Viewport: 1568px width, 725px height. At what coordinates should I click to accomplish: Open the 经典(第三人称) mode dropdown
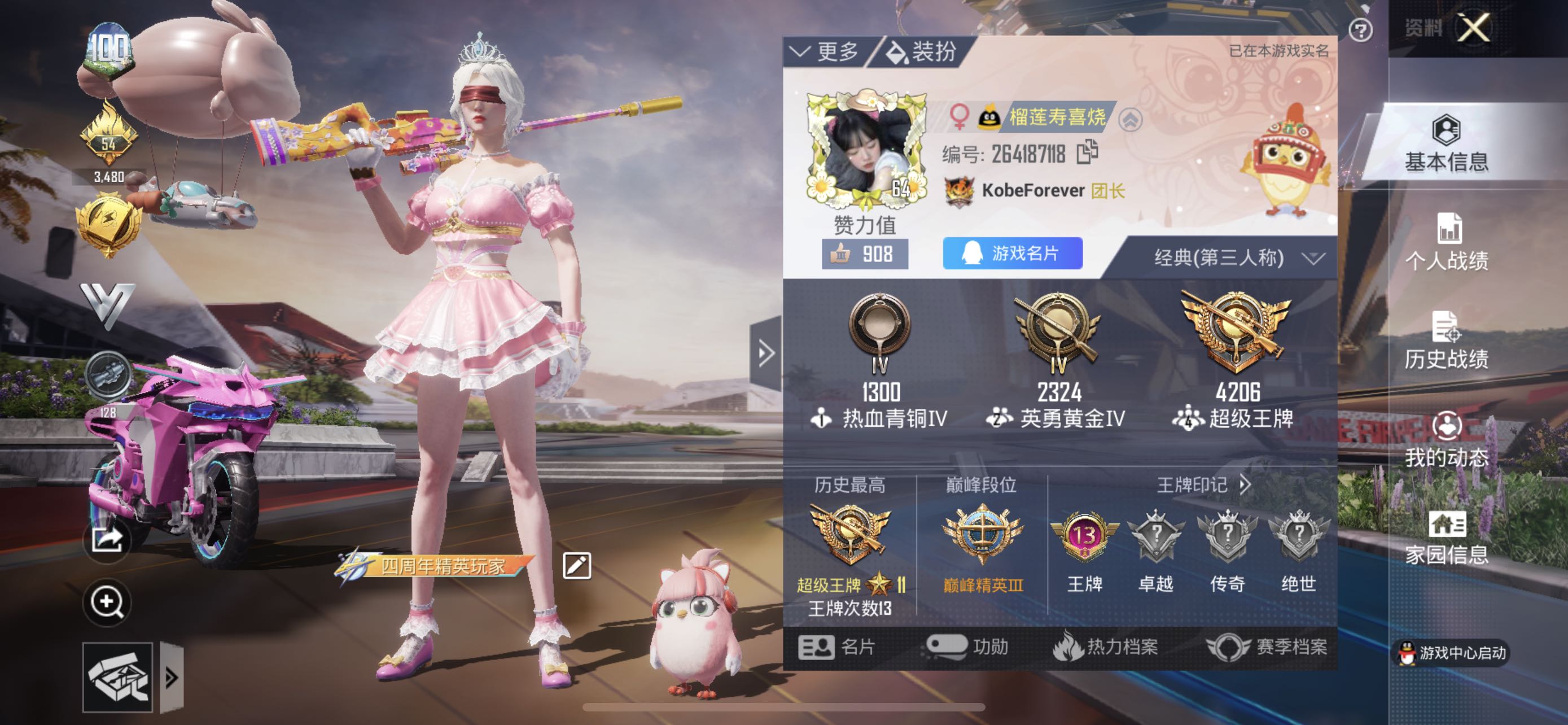pyautogui.click(x=1237, y=258)
